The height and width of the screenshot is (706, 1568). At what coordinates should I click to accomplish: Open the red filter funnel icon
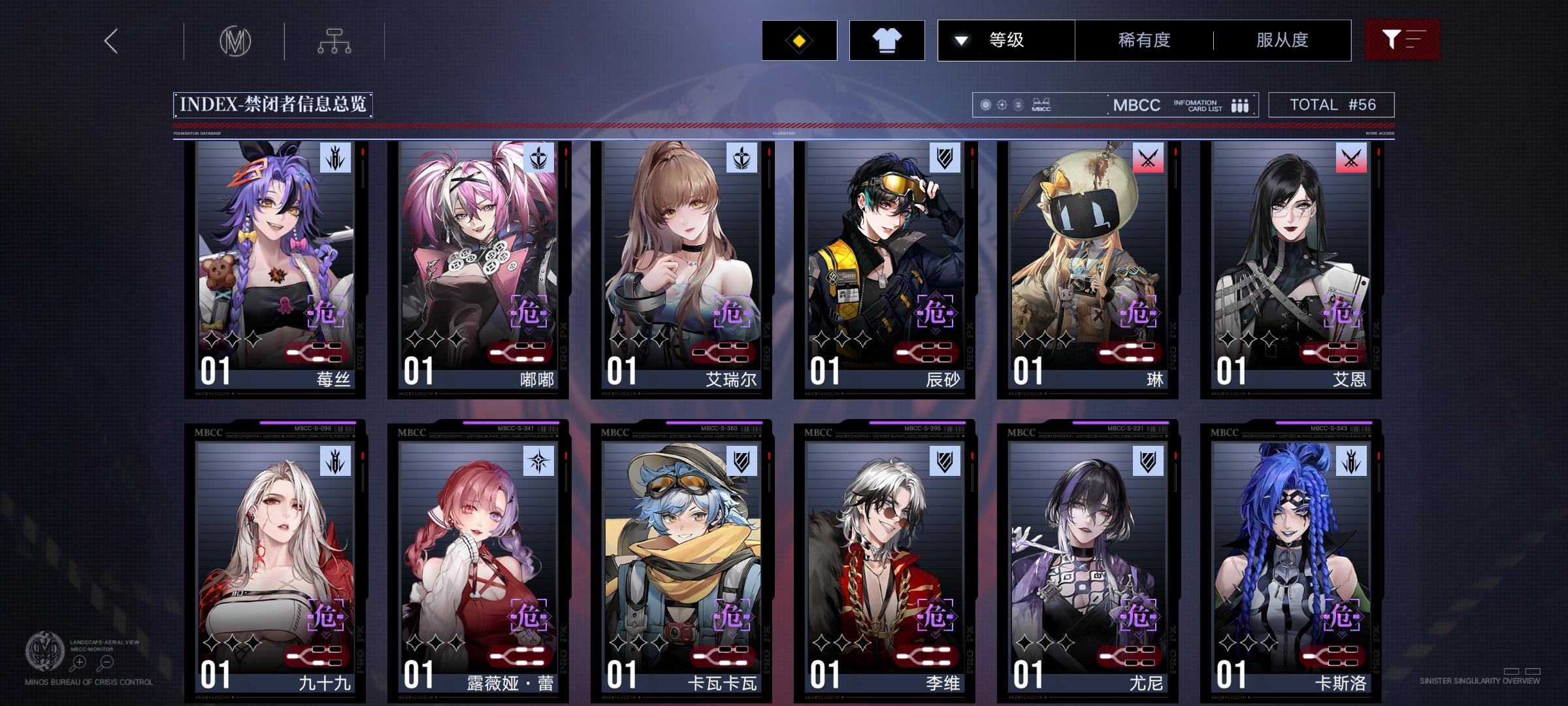1402,40
